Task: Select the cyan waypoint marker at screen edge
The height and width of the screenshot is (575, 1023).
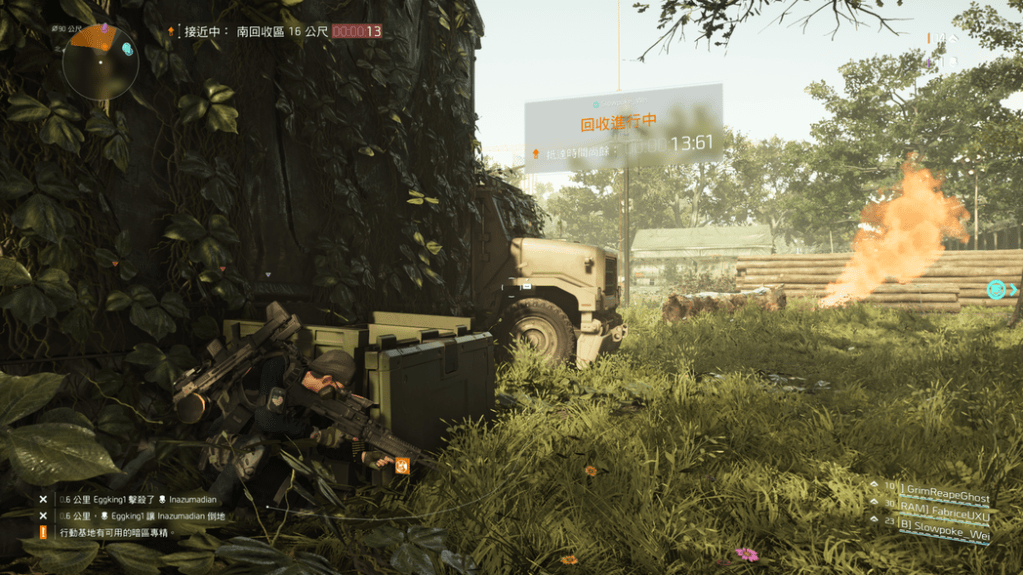Action: (996, 289)
